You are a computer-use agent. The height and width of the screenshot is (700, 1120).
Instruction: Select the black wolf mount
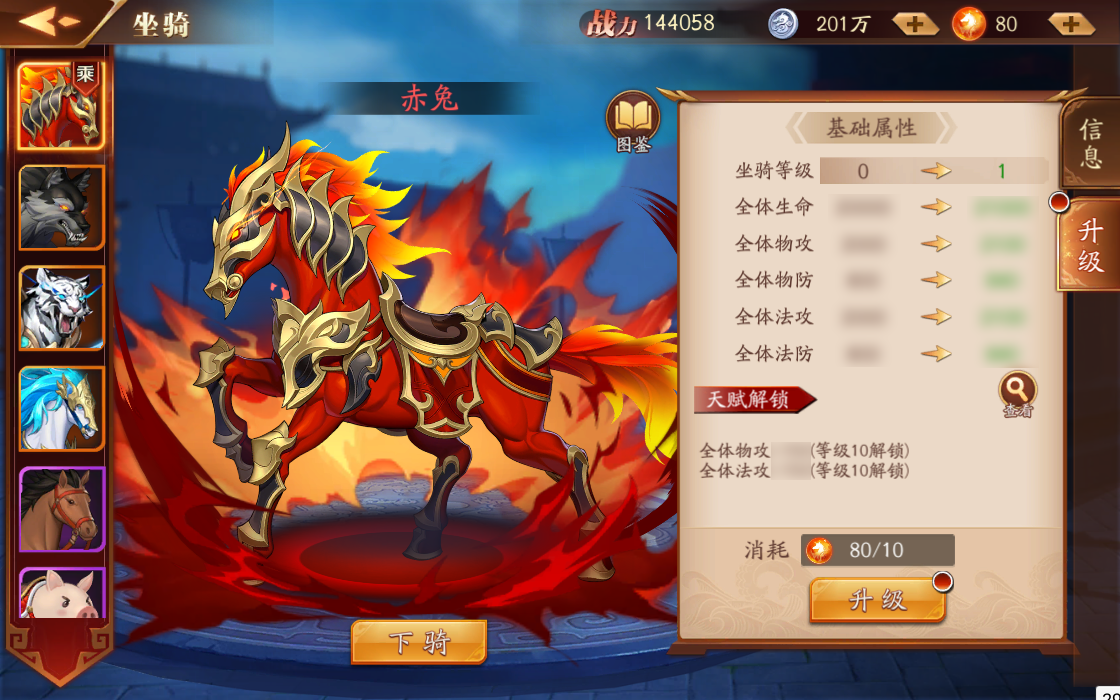coord(61,207)
